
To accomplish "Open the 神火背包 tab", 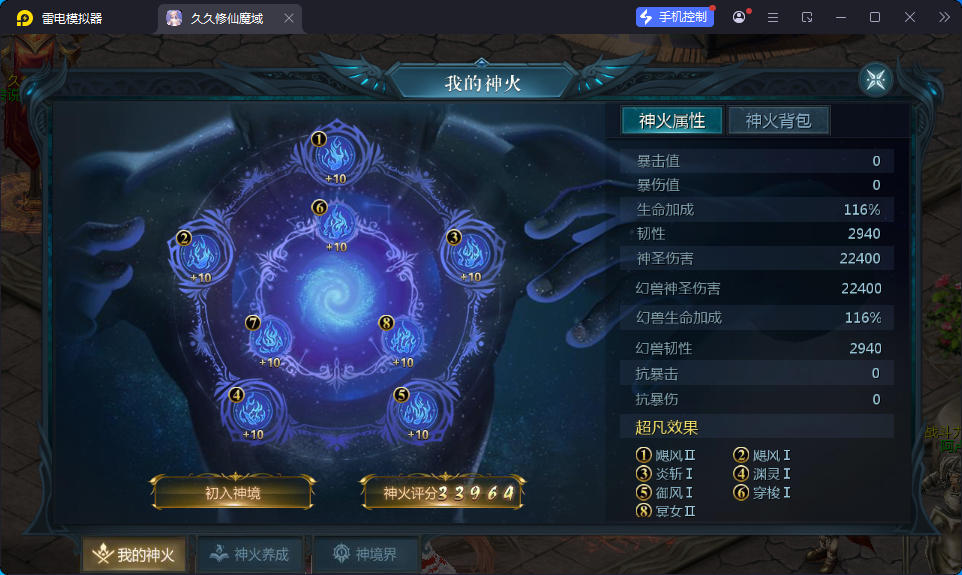I will 778,121.
